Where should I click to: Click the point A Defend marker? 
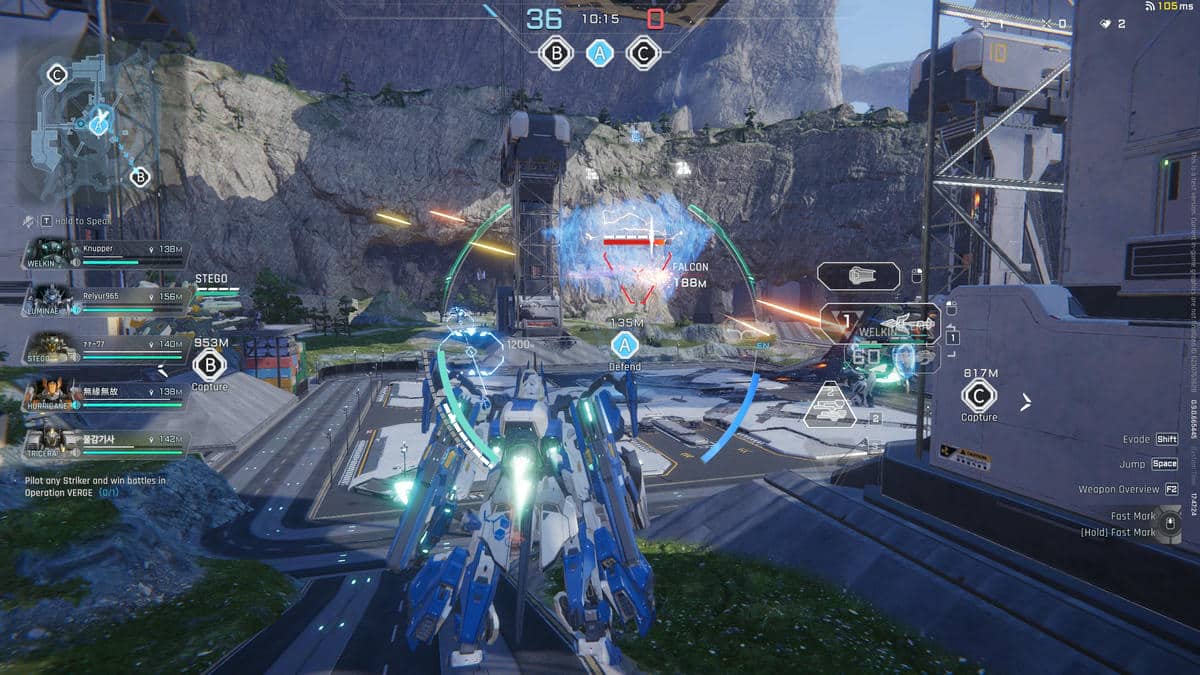tap(625, 346)
